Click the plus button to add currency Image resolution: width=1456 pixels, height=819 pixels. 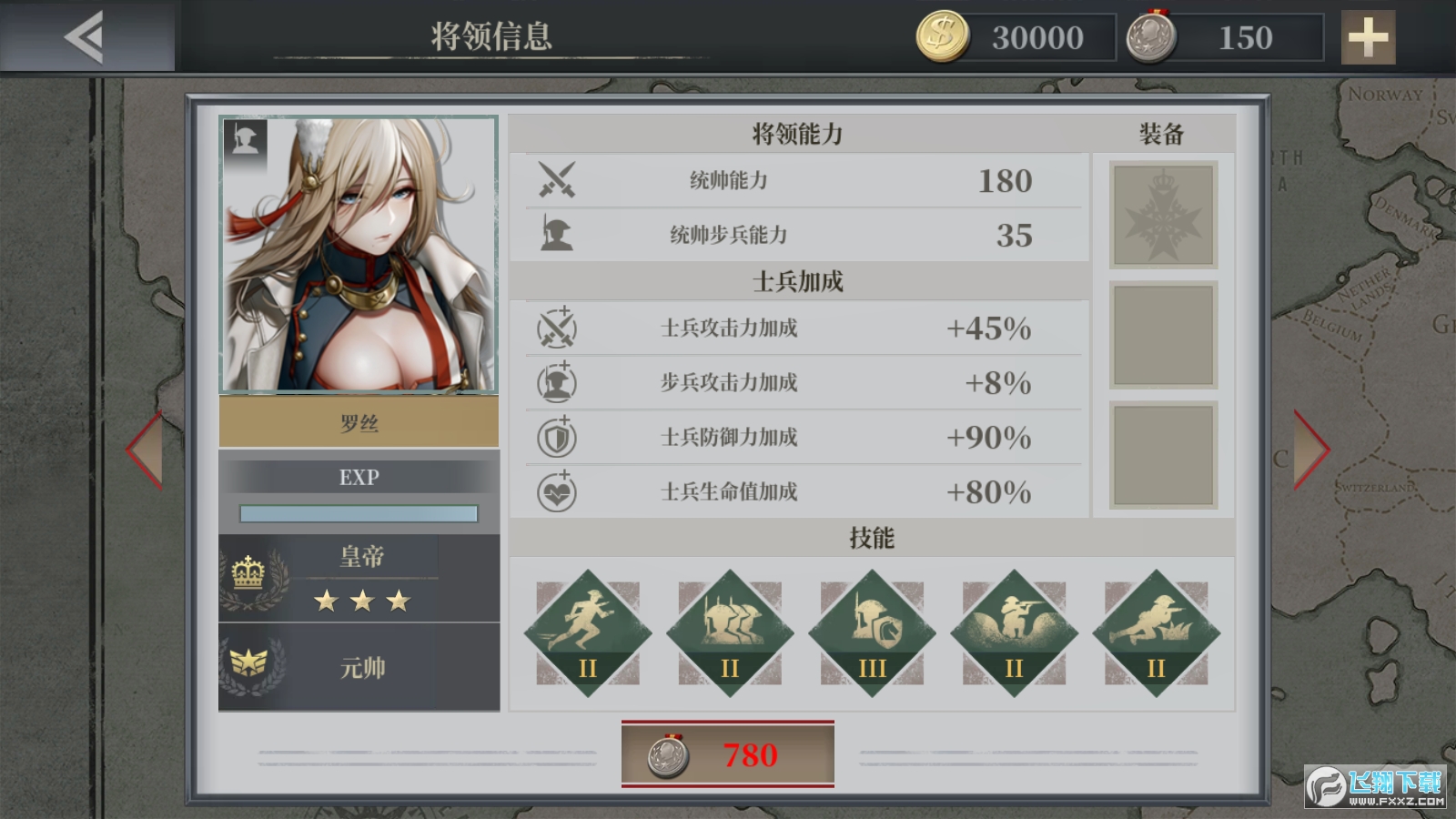[x=1368, y=38]
